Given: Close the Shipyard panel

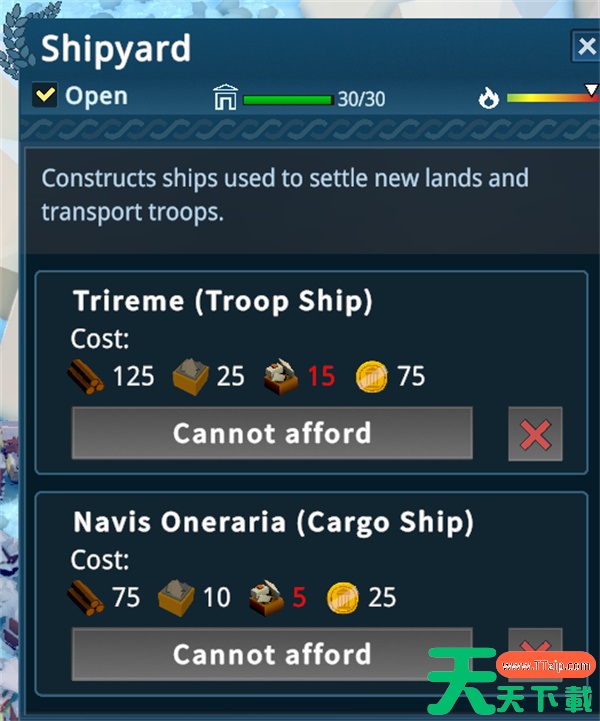Looking at the screenshot, I should (586, 47).
